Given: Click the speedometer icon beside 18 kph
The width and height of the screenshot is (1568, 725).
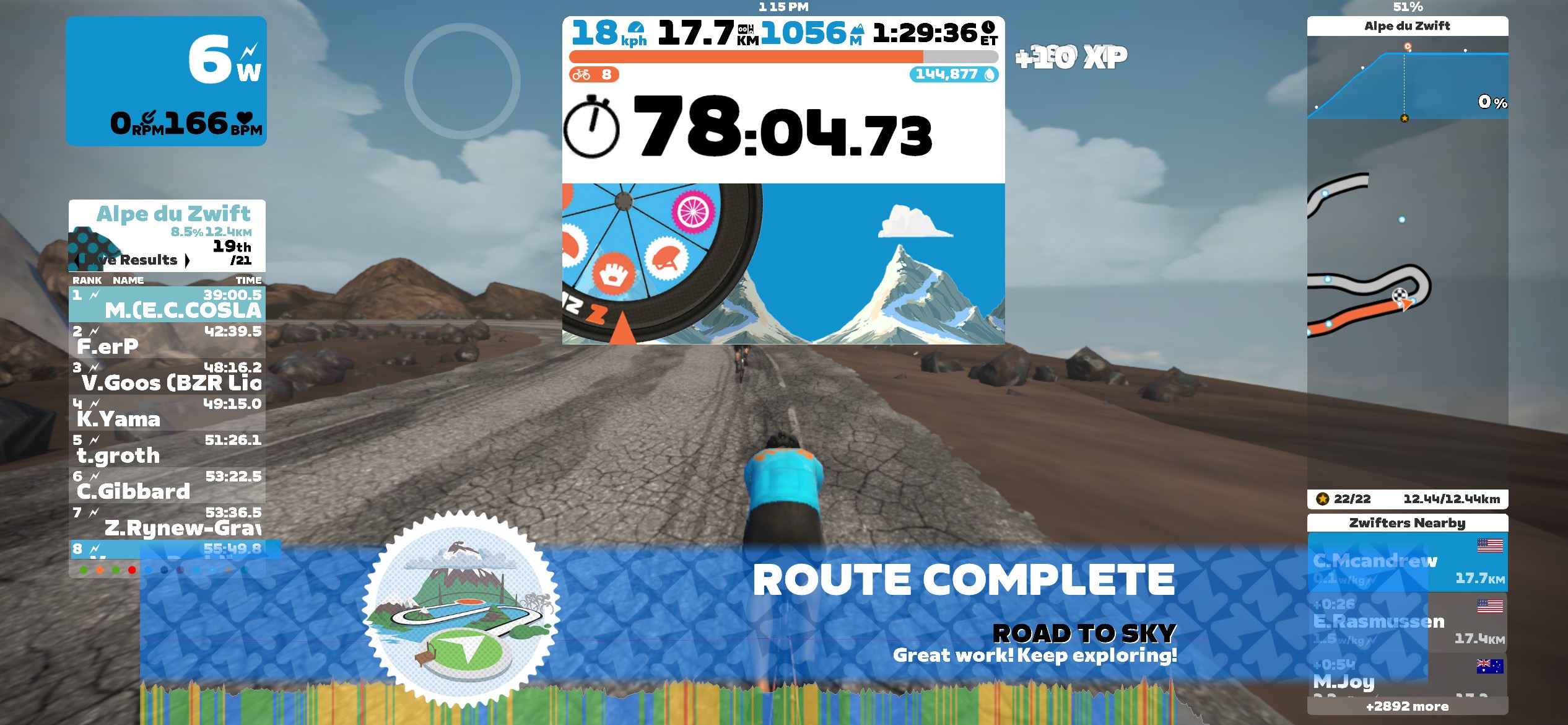Looking at the screenshot, I should 635,28.
